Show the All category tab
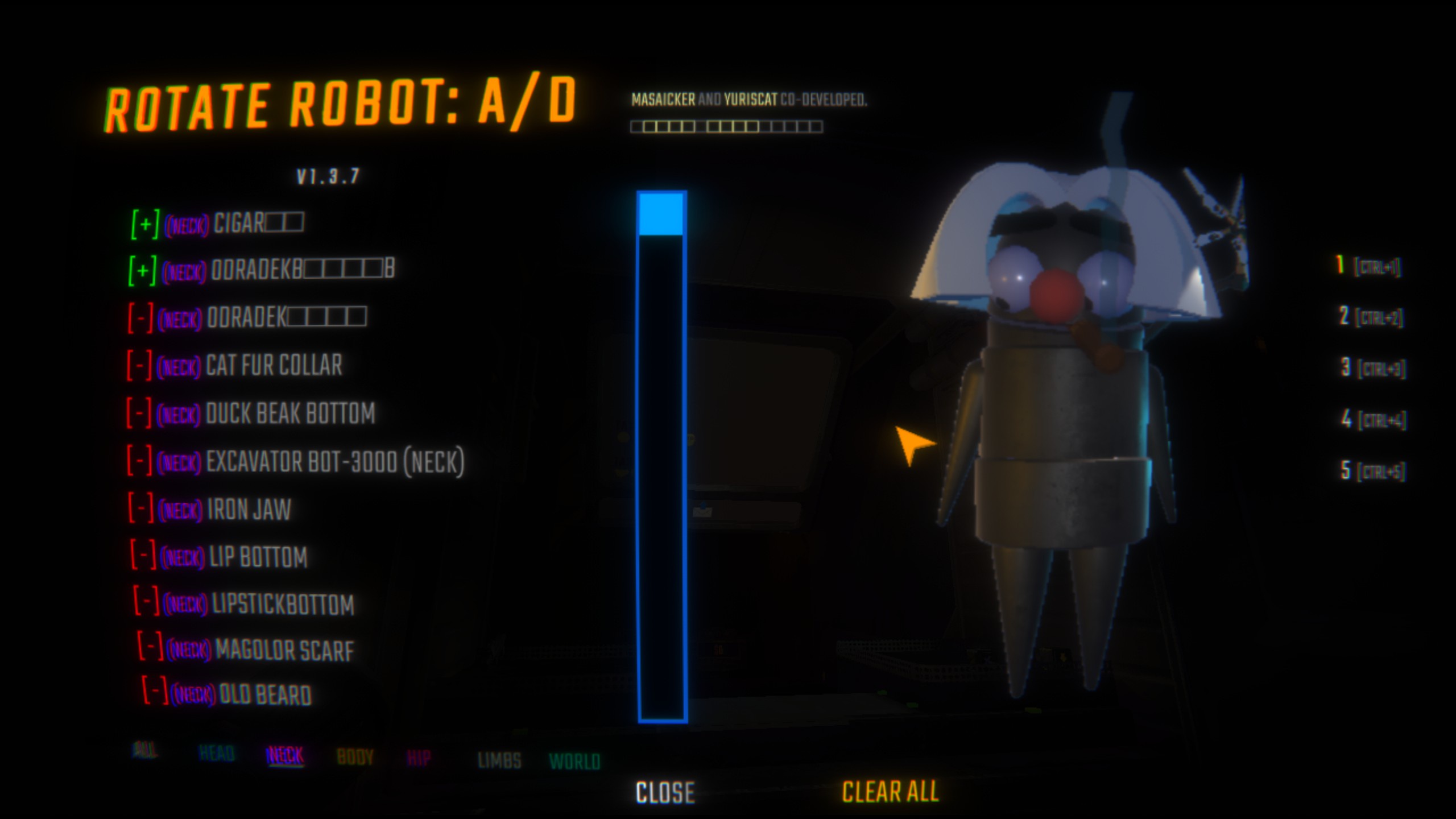Viewport: 1456px width, 819px height. pos(144,751)
